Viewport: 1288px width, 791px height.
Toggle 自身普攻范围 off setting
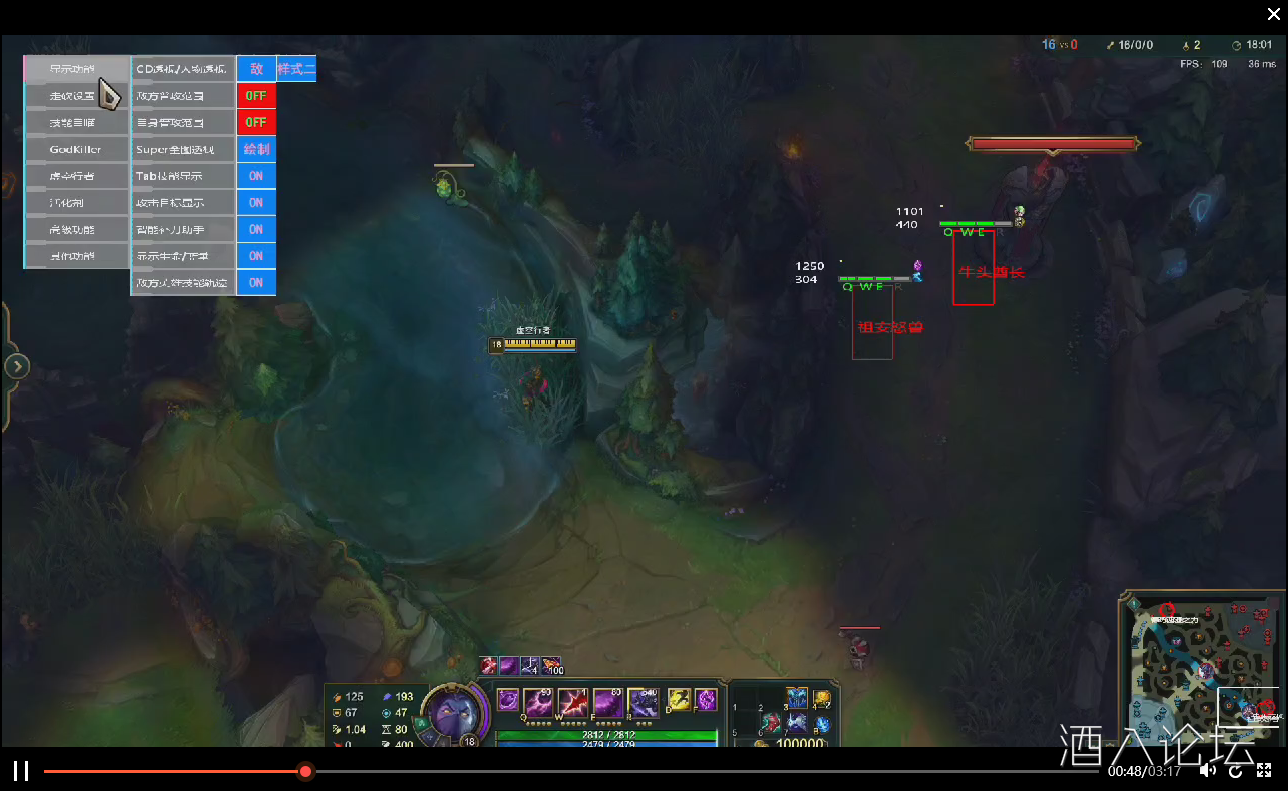pyautogui.click(x=256, y=122)
